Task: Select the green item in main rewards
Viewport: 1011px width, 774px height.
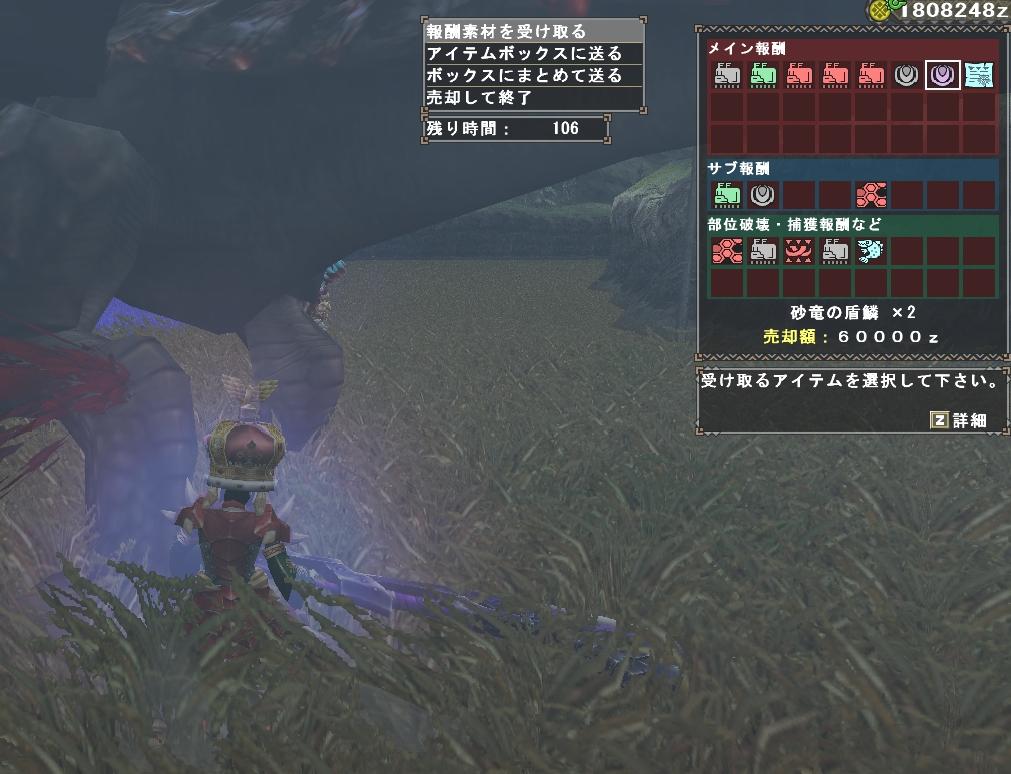Action: pos(763,75)
